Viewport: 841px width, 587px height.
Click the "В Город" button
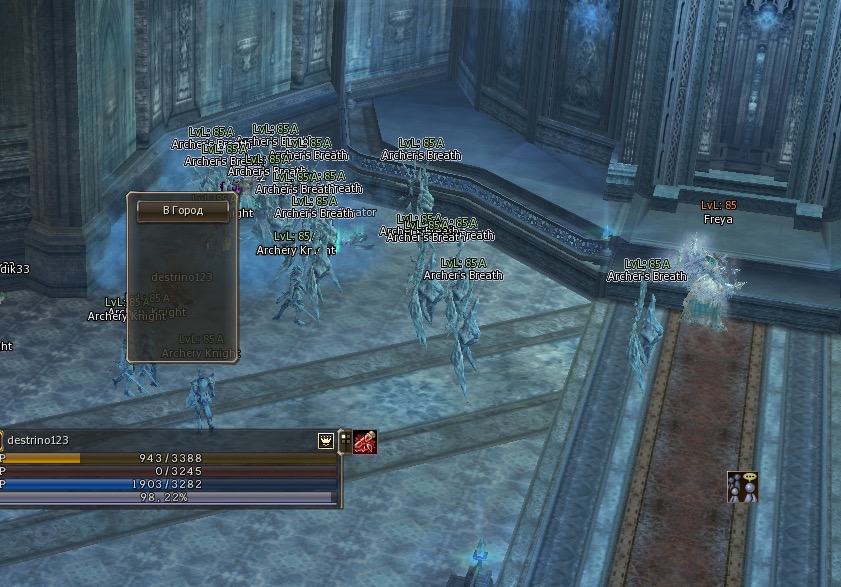point(183,211)
